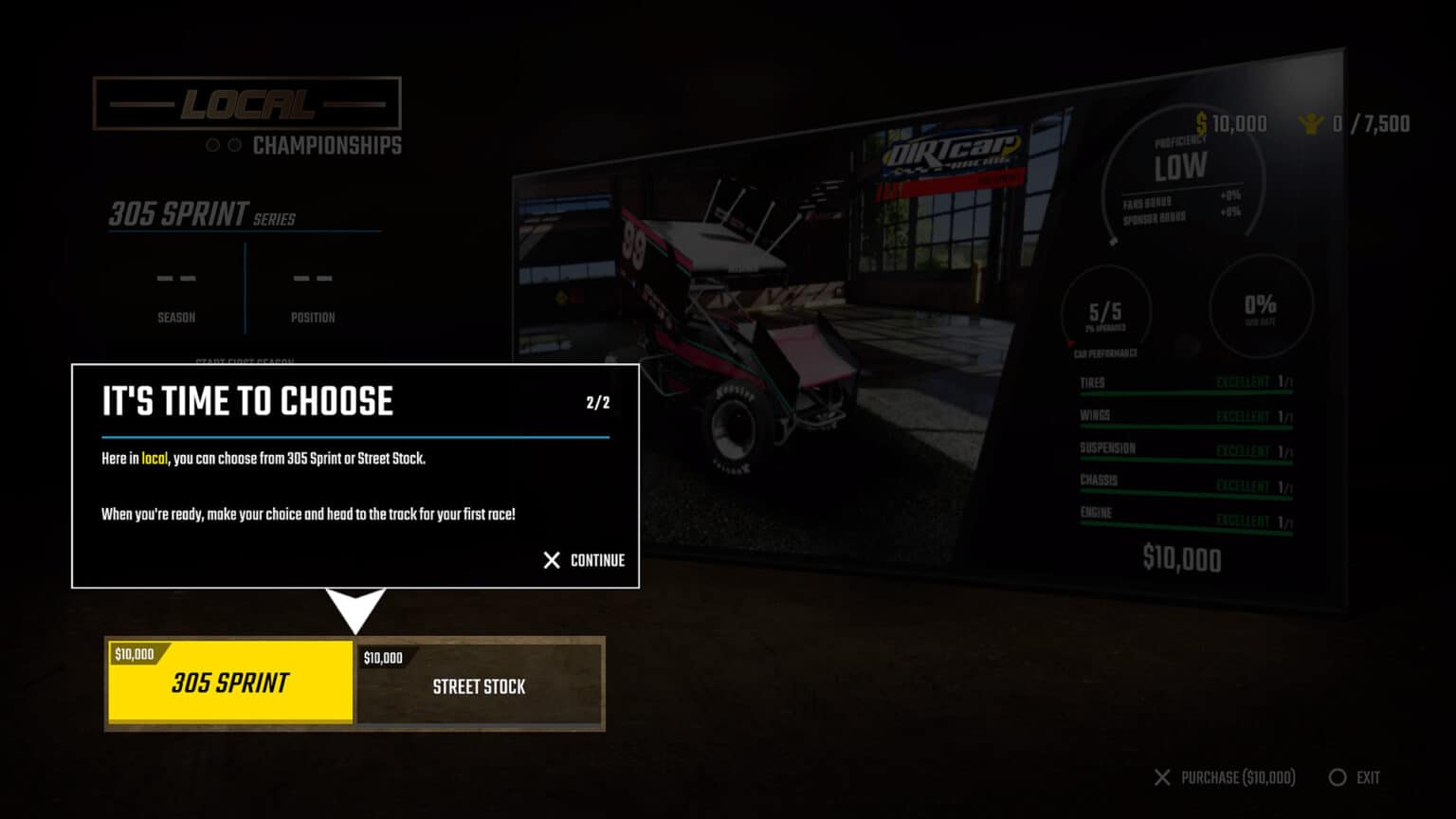
Task: Select the first pagination dot under the LOCAL banner
Action: click(x=210, y=145)
